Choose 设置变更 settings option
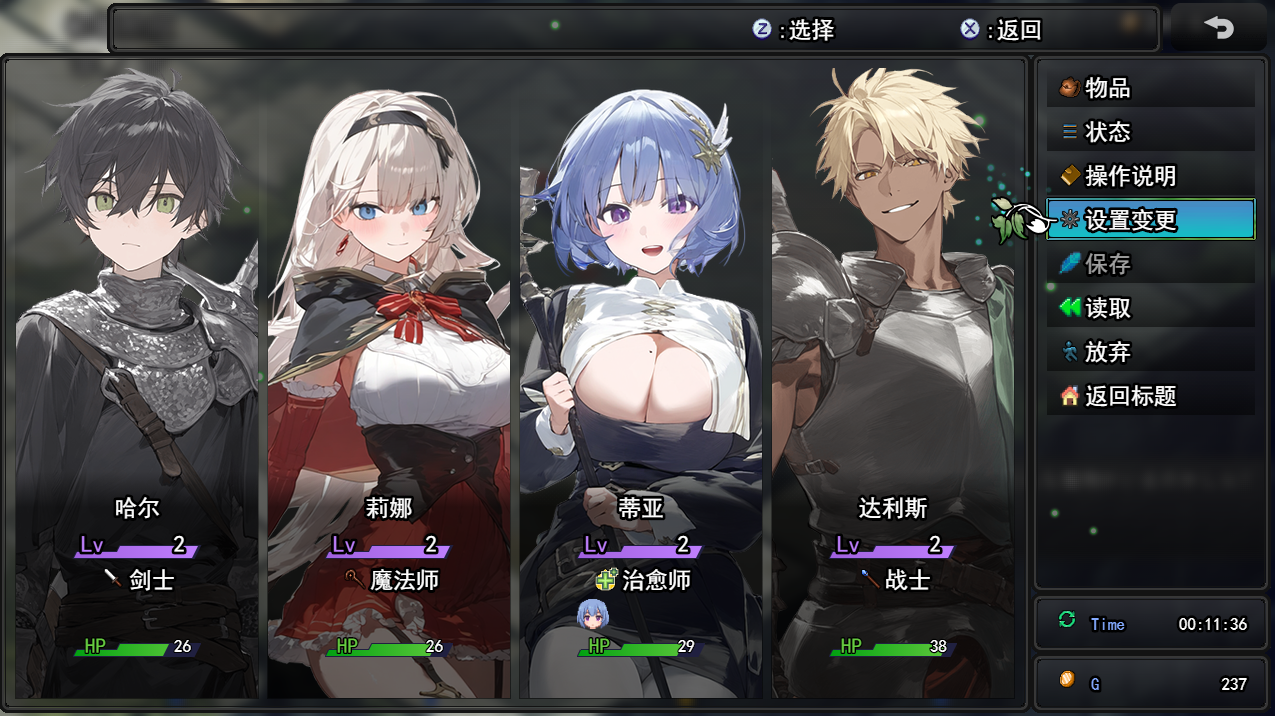Screen dimensions: 1275x716 click(1150, 220)
